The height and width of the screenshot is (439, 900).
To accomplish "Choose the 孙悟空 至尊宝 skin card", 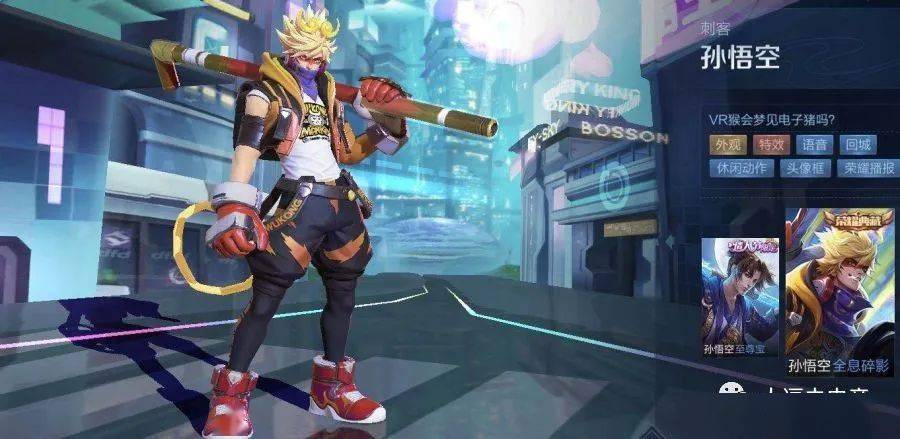I will tap(740, 298).
